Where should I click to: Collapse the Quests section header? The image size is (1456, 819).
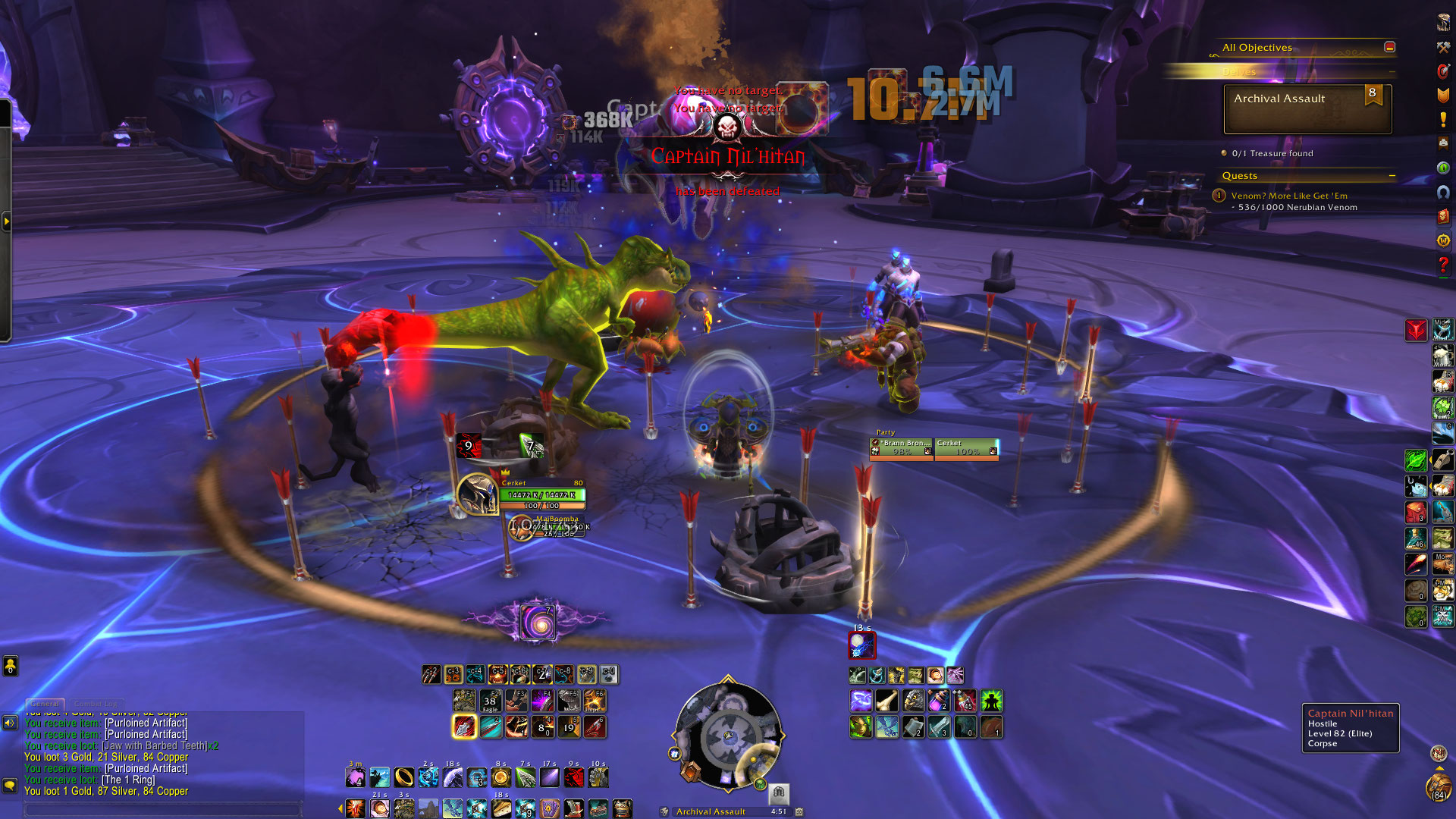click(1392, 176)
